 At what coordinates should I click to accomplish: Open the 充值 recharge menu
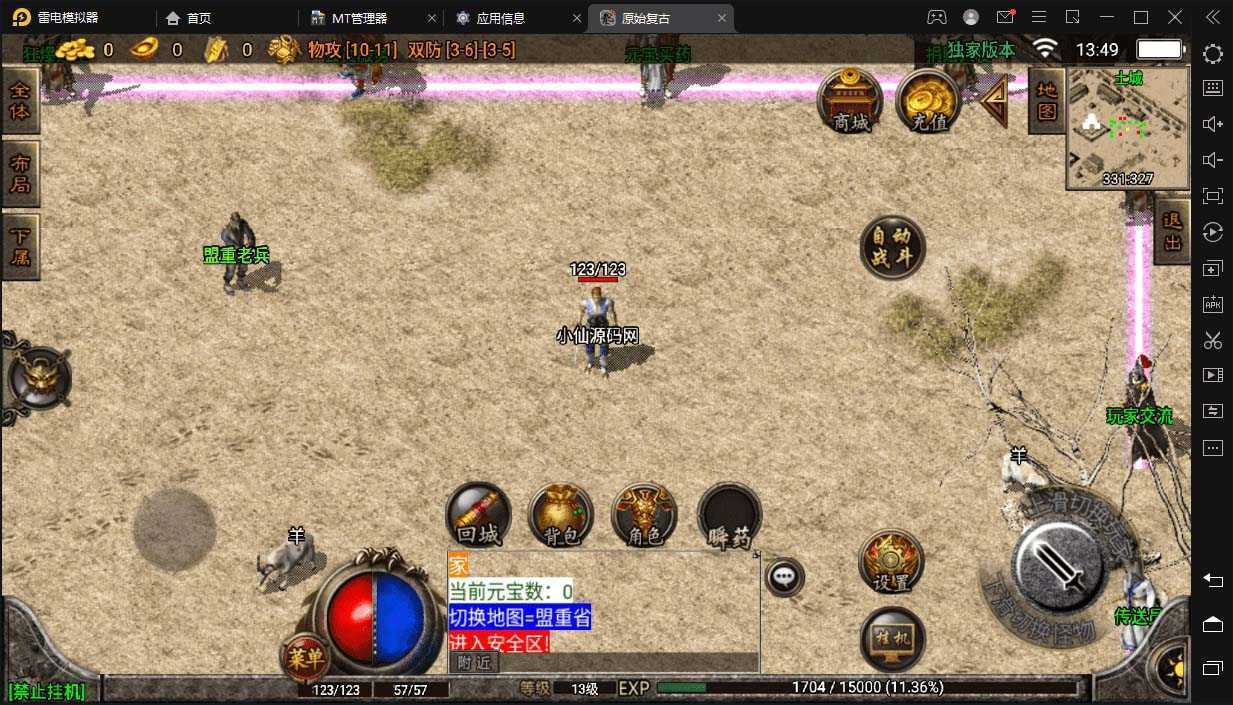928,100
